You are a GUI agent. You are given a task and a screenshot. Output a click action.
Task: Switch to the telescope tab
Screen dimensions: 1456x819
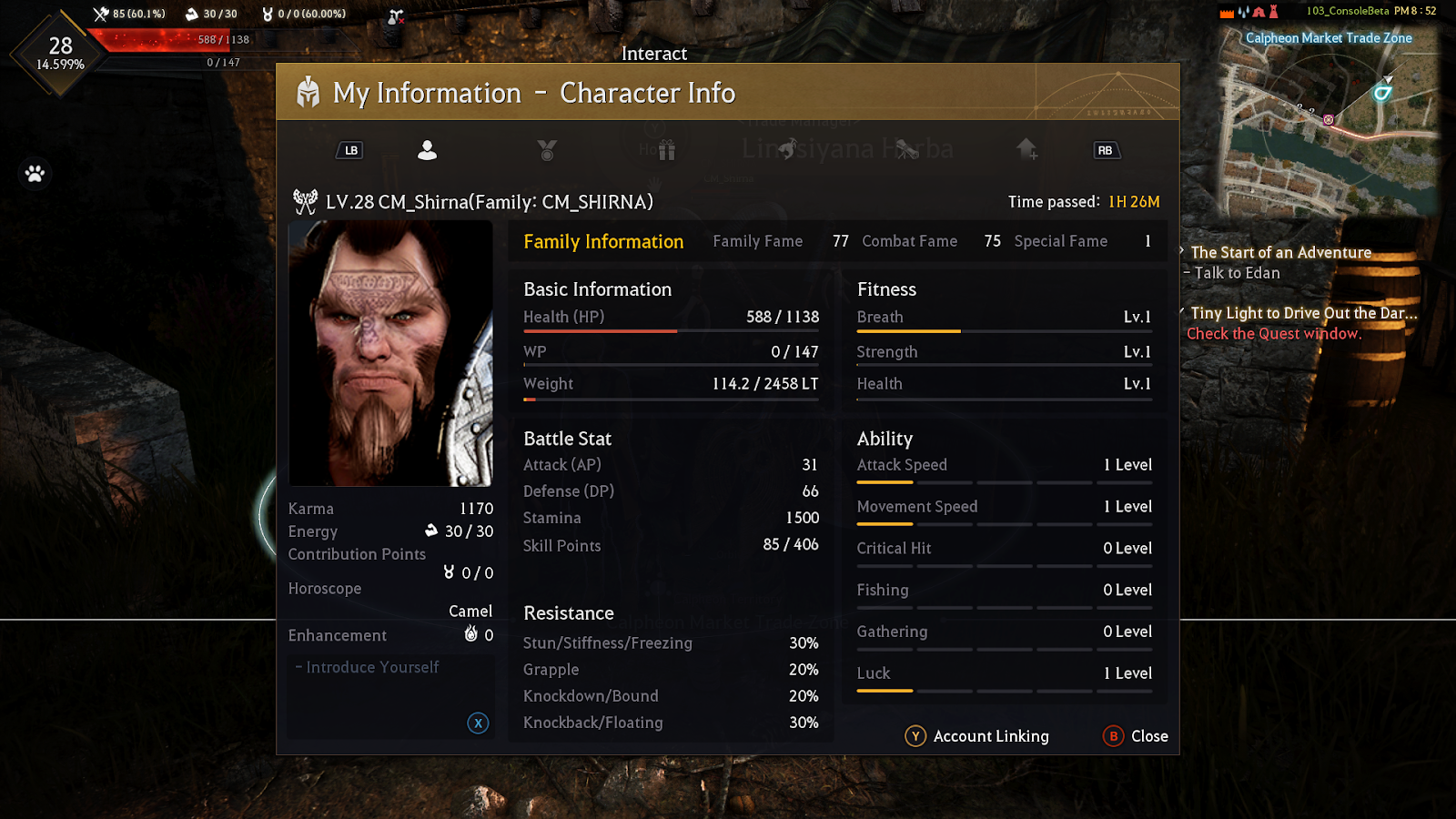point(906,149)
